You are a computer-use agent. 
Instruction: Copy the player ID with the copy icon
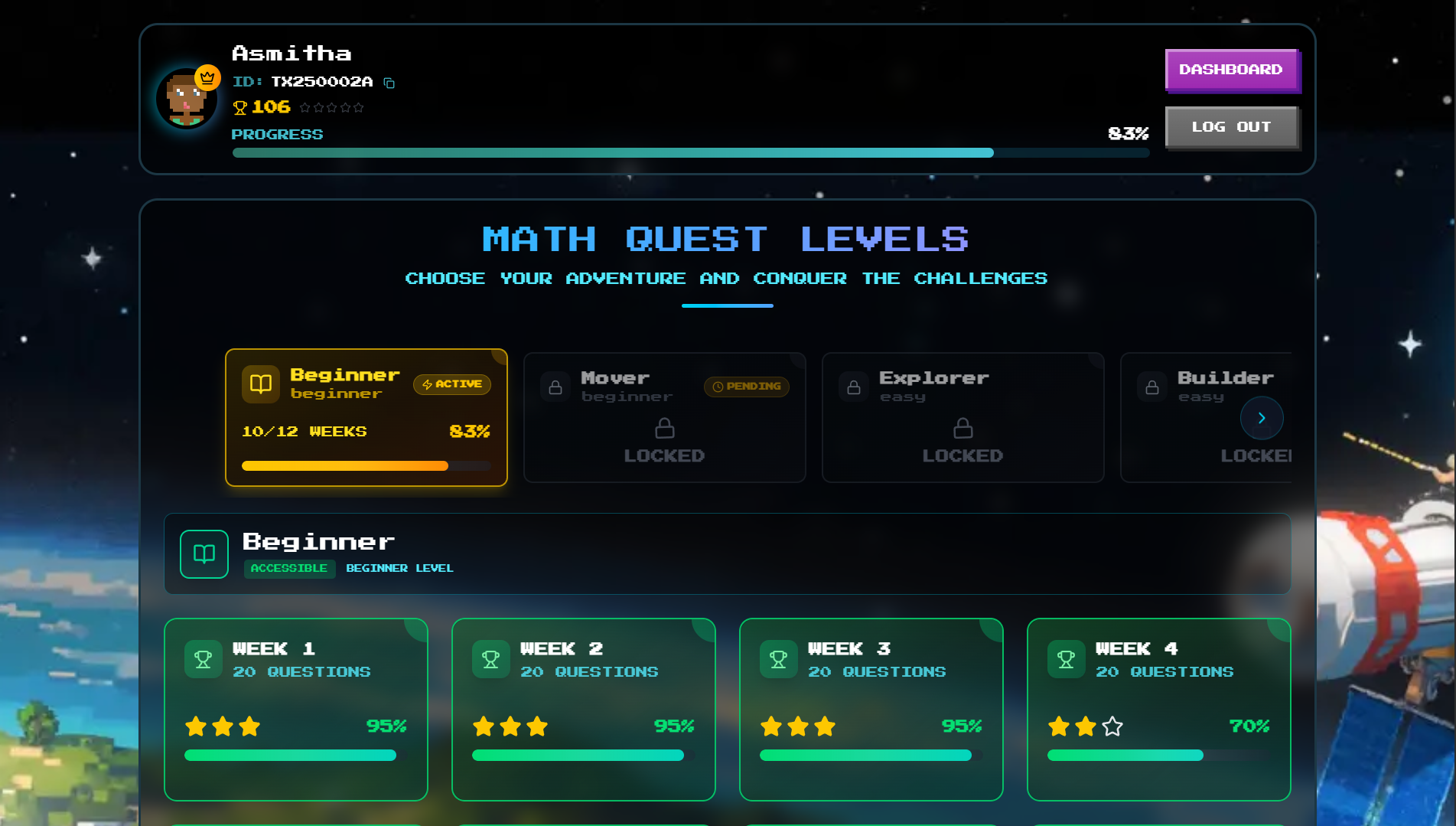[x=389, y=83]
